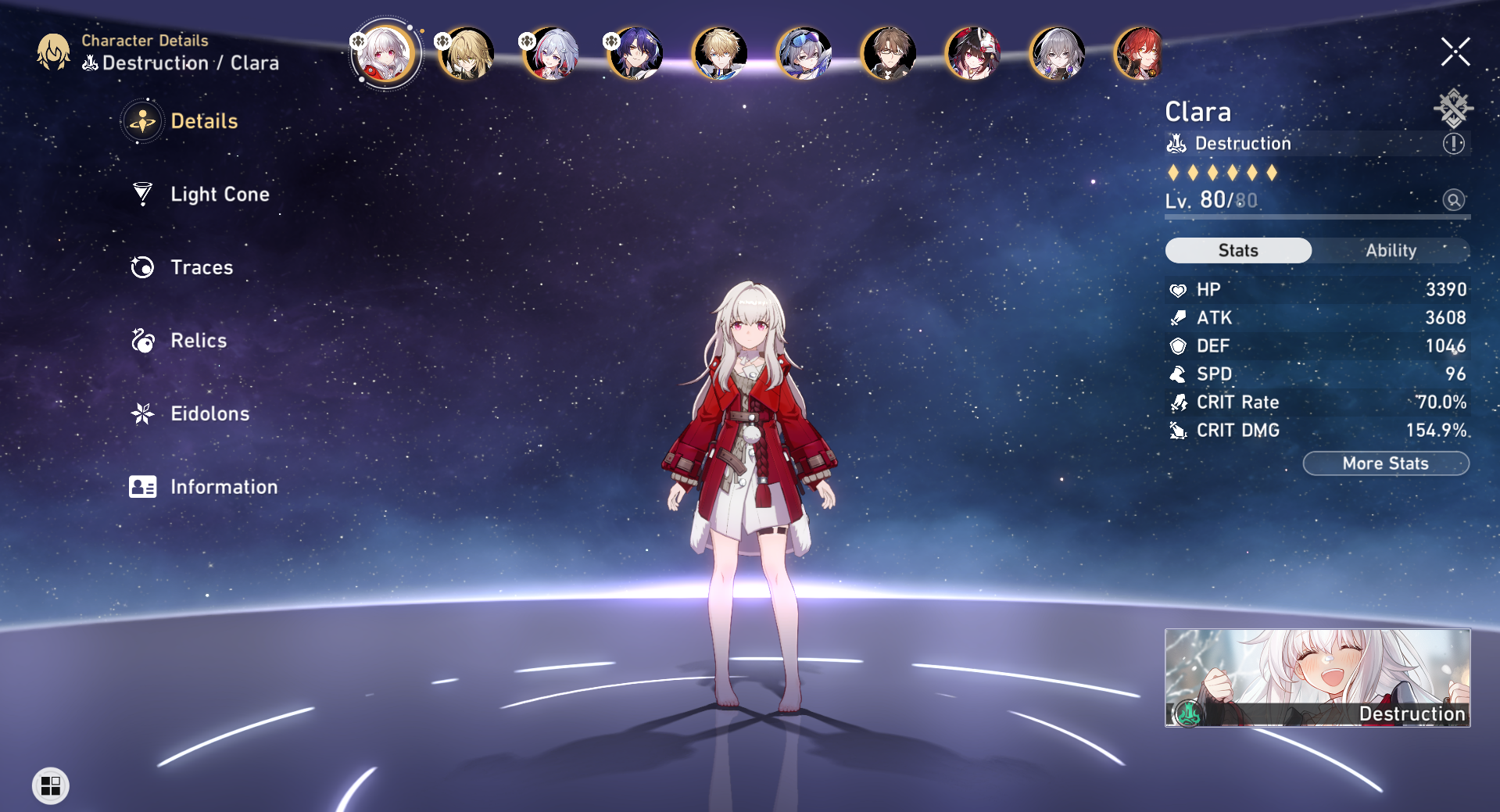Viewport: 1500px width, 812px height.
Task: View Relics via its sidebar icon
Action: point(141,341)
